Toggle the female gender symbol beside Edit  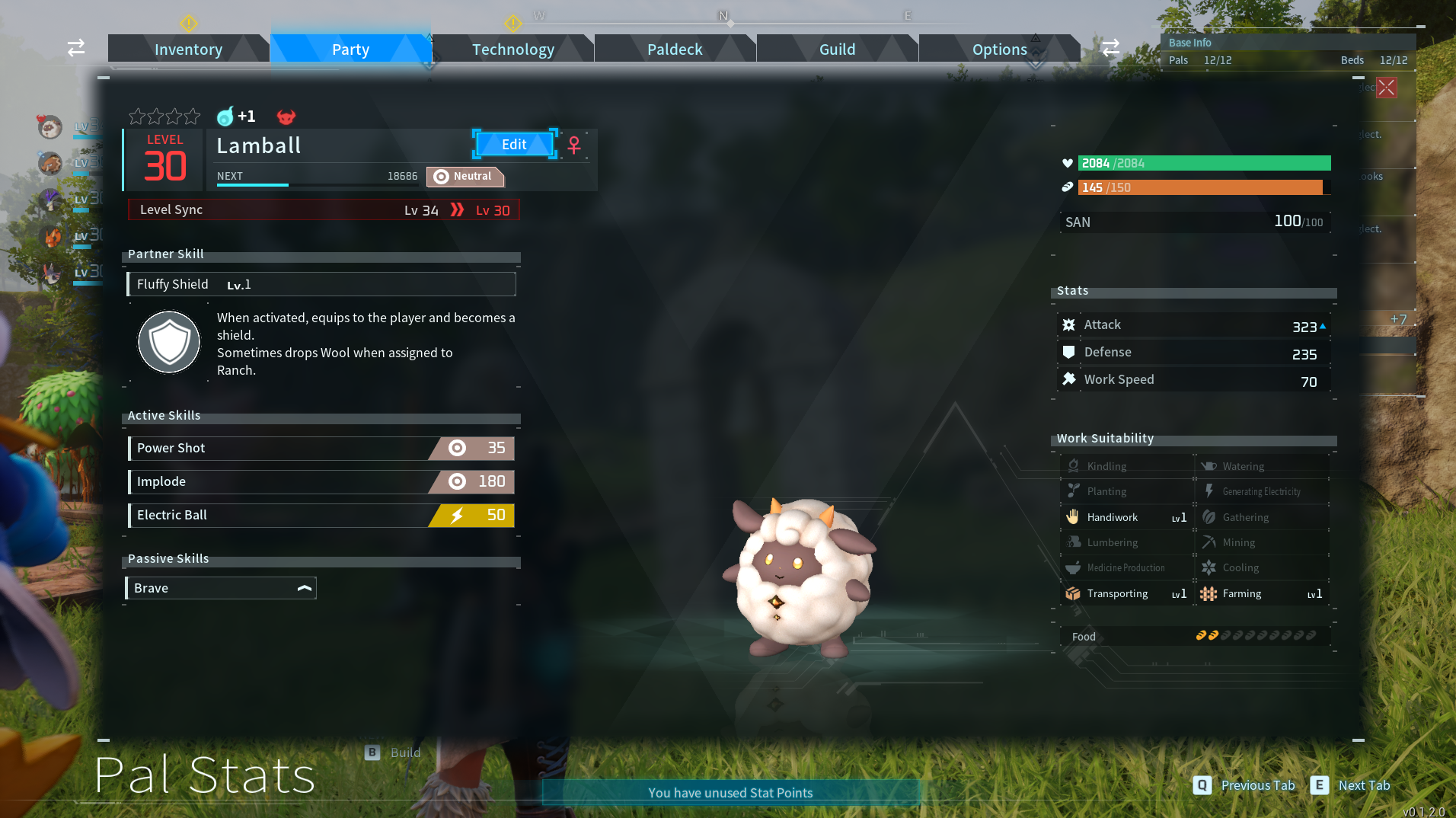point(573,145)
